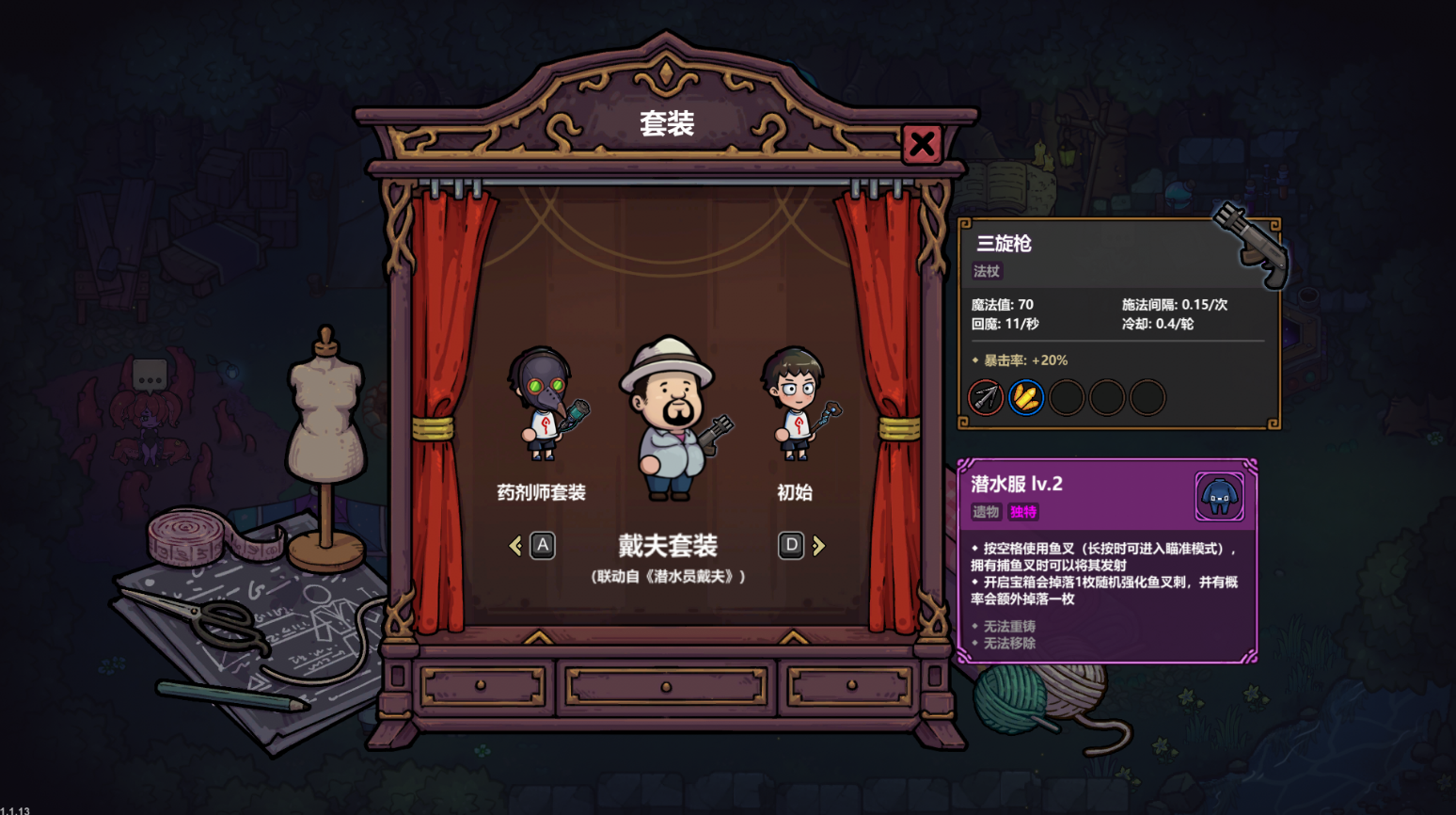Click the 潜水服 diving suit relic icon
The width and height of the screenshot is (1456, 815).
(1219, 497)
